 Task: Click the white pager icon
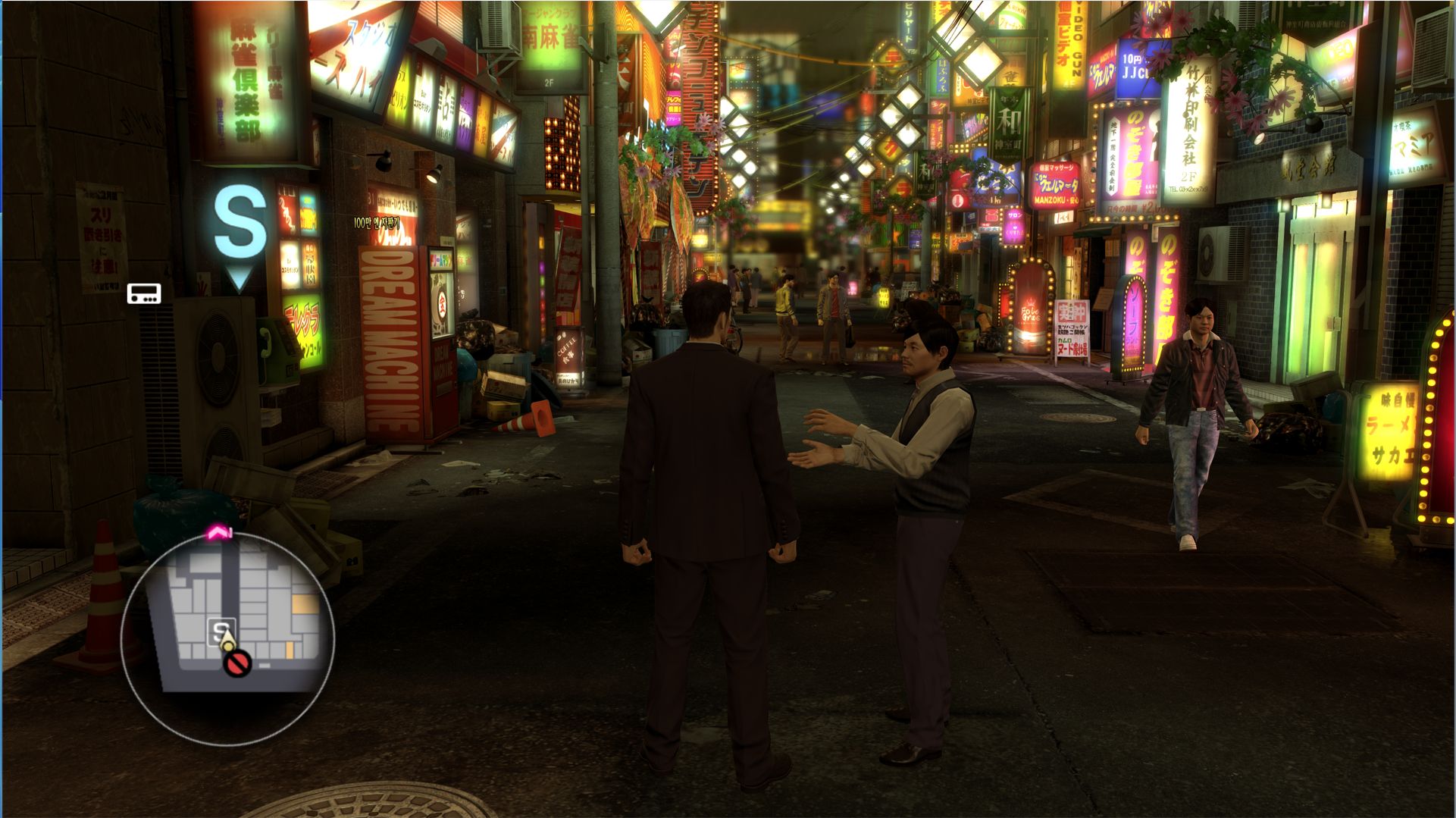(143, 293)
